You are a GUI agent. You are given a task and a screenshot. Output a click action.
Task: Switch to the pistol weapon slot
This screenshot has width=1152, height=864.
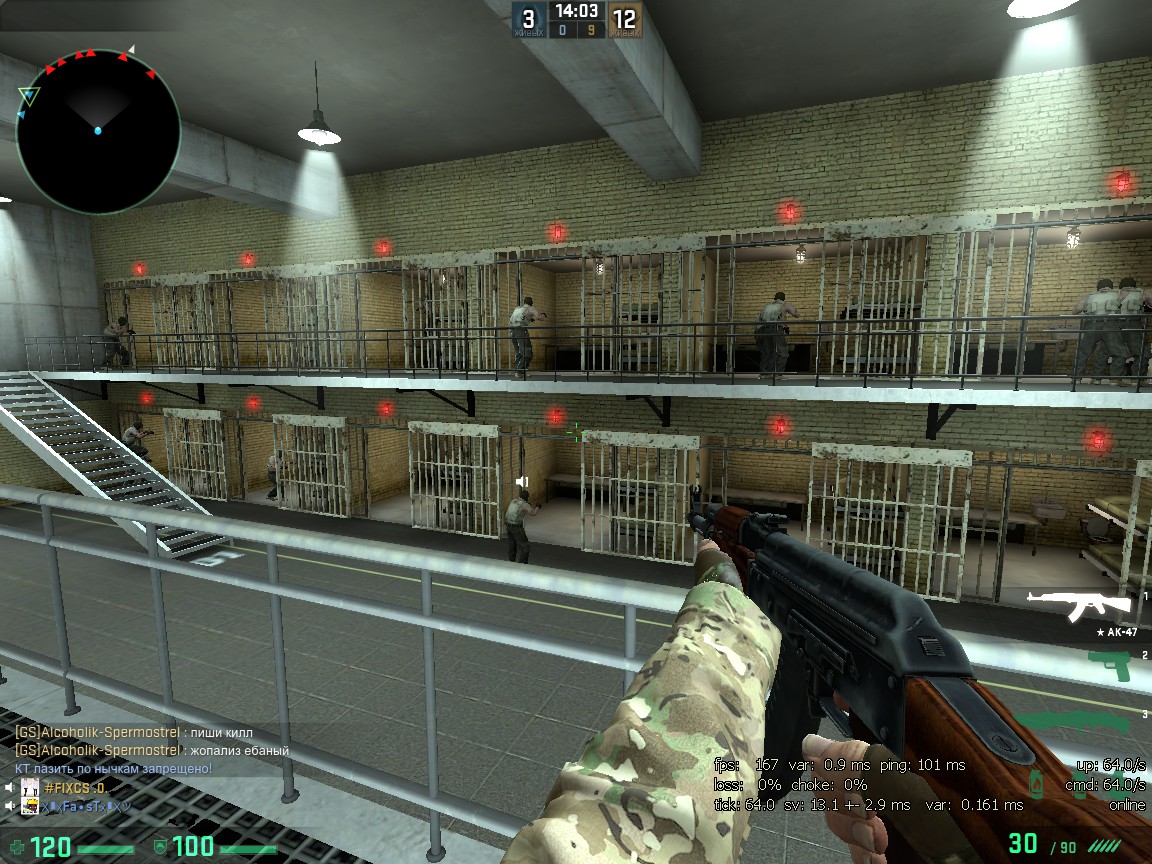(x=1108, y=664)
